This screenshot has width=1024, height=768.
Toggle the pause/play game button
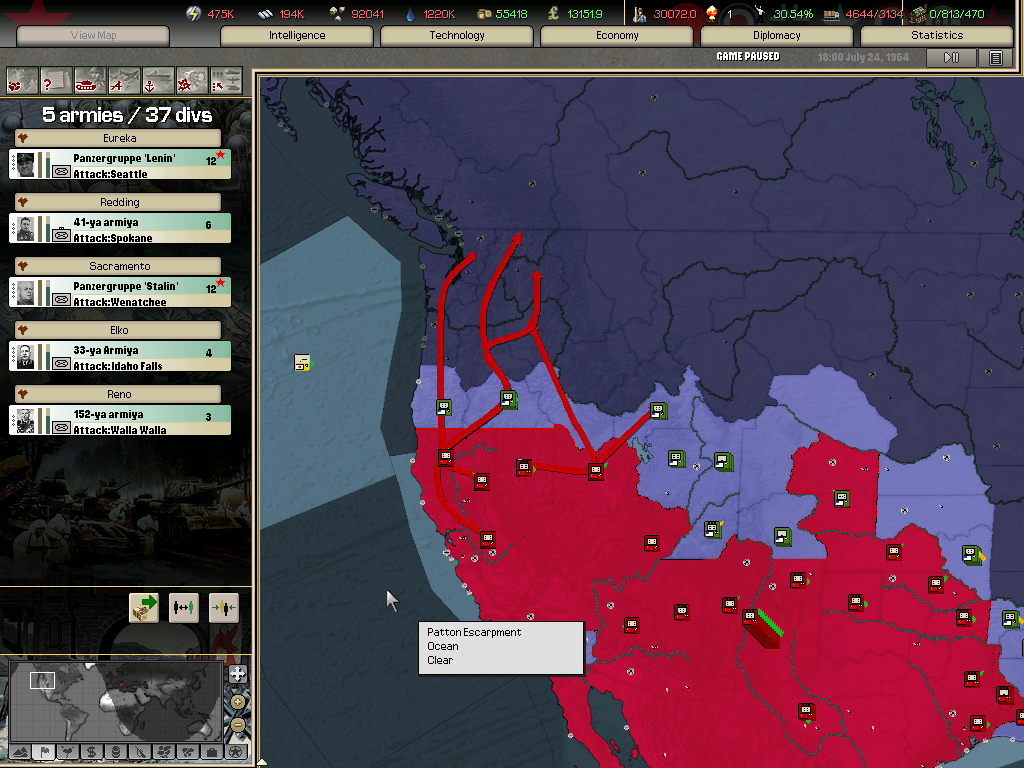[x=951, y=57]
